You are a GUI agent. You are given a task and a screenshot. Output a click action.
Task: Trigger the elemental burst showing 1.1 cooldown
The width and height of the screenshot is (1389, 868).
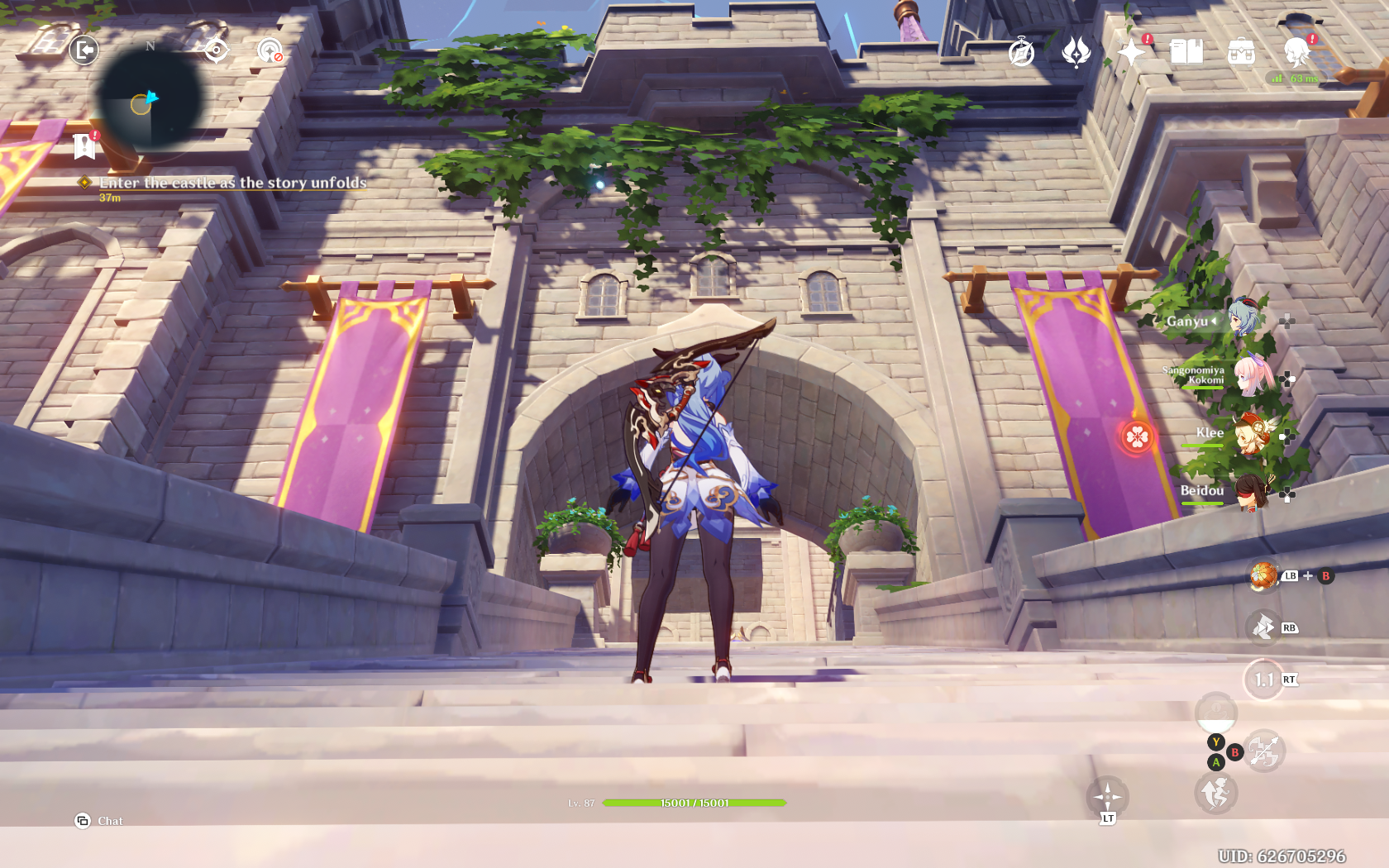[x=1263, y=680]
